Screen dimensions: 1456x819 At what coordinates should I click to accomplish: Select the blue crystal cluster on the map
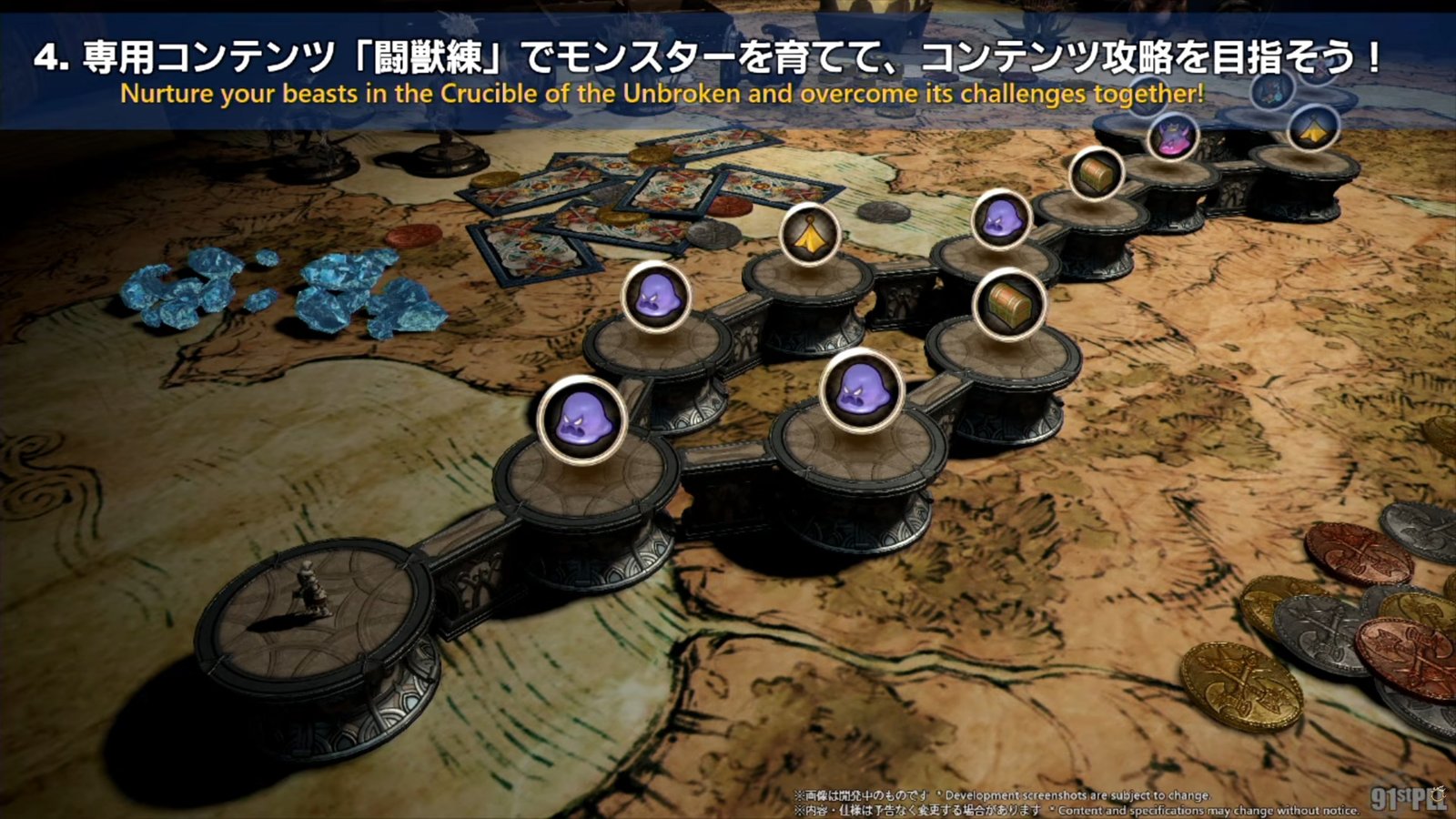273,291
